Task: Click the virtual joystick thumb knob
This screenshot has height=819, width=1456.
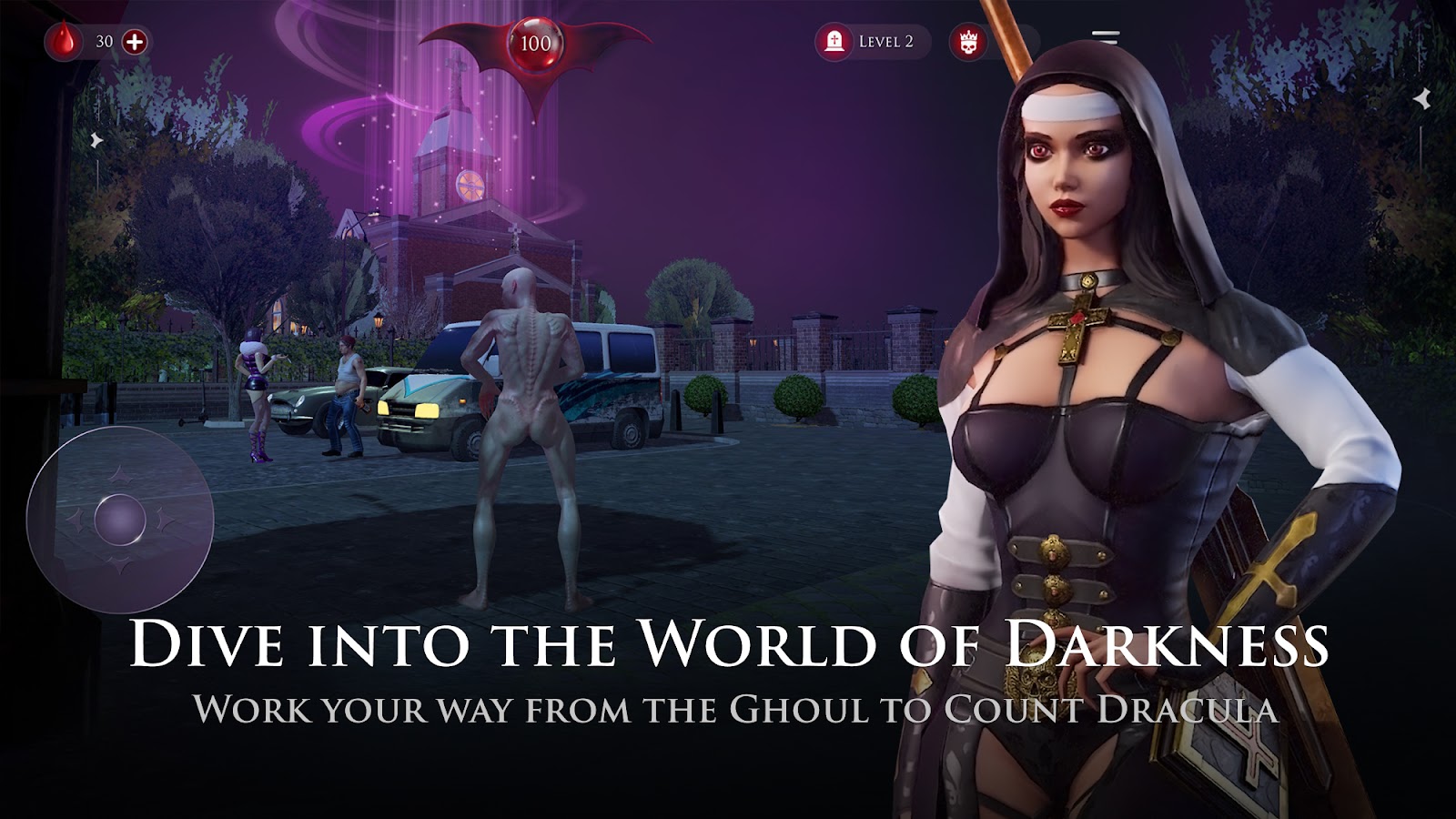Action: 120,521
